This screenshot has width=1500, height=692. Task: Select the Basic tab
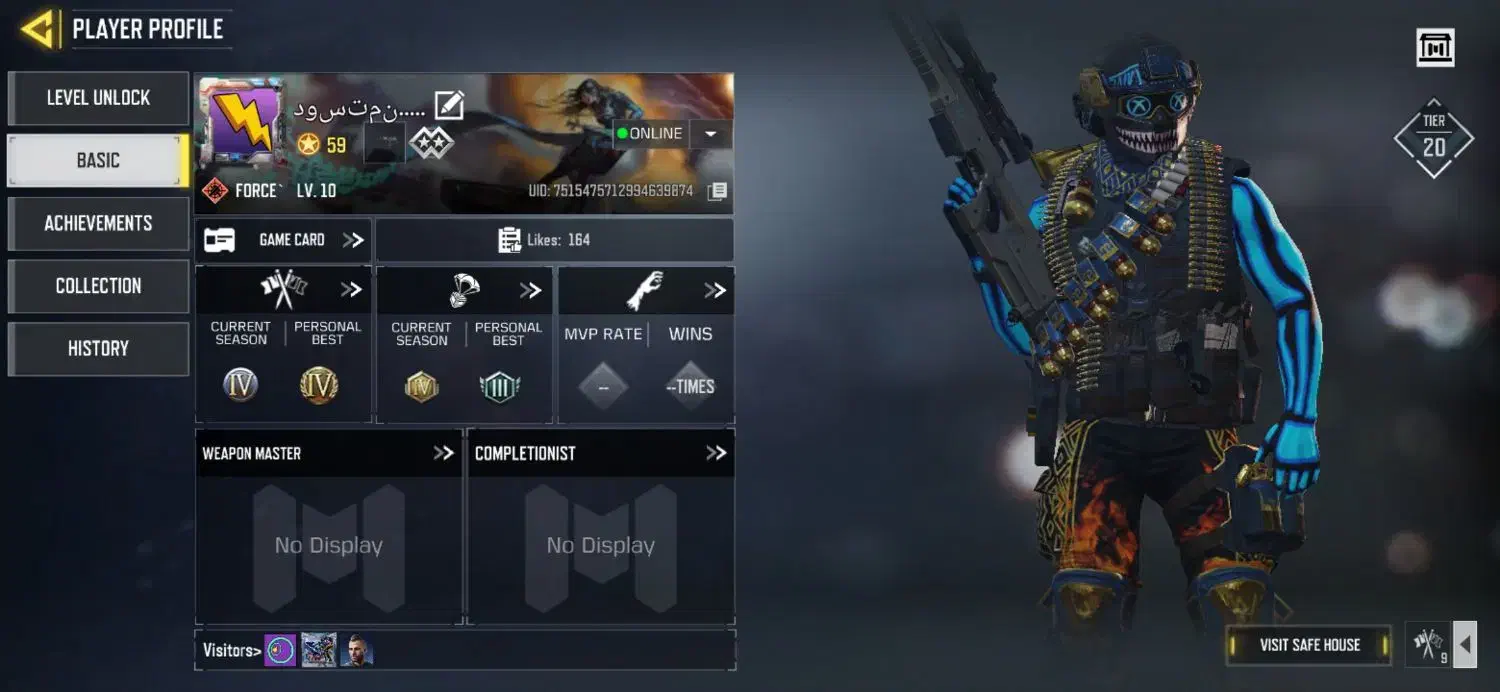(98, 160)
